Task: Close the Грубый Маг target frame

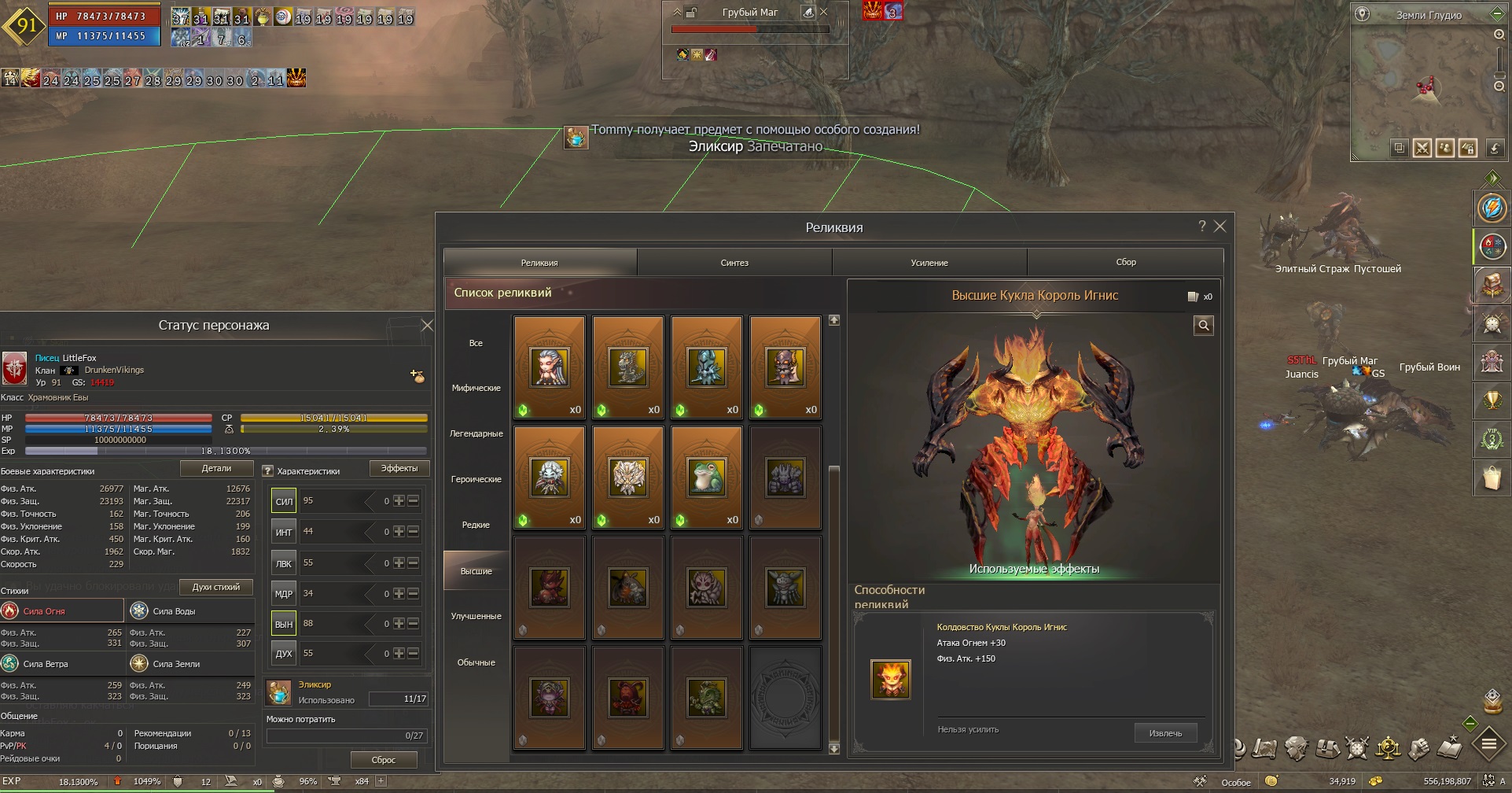Action: click(824, 12)
